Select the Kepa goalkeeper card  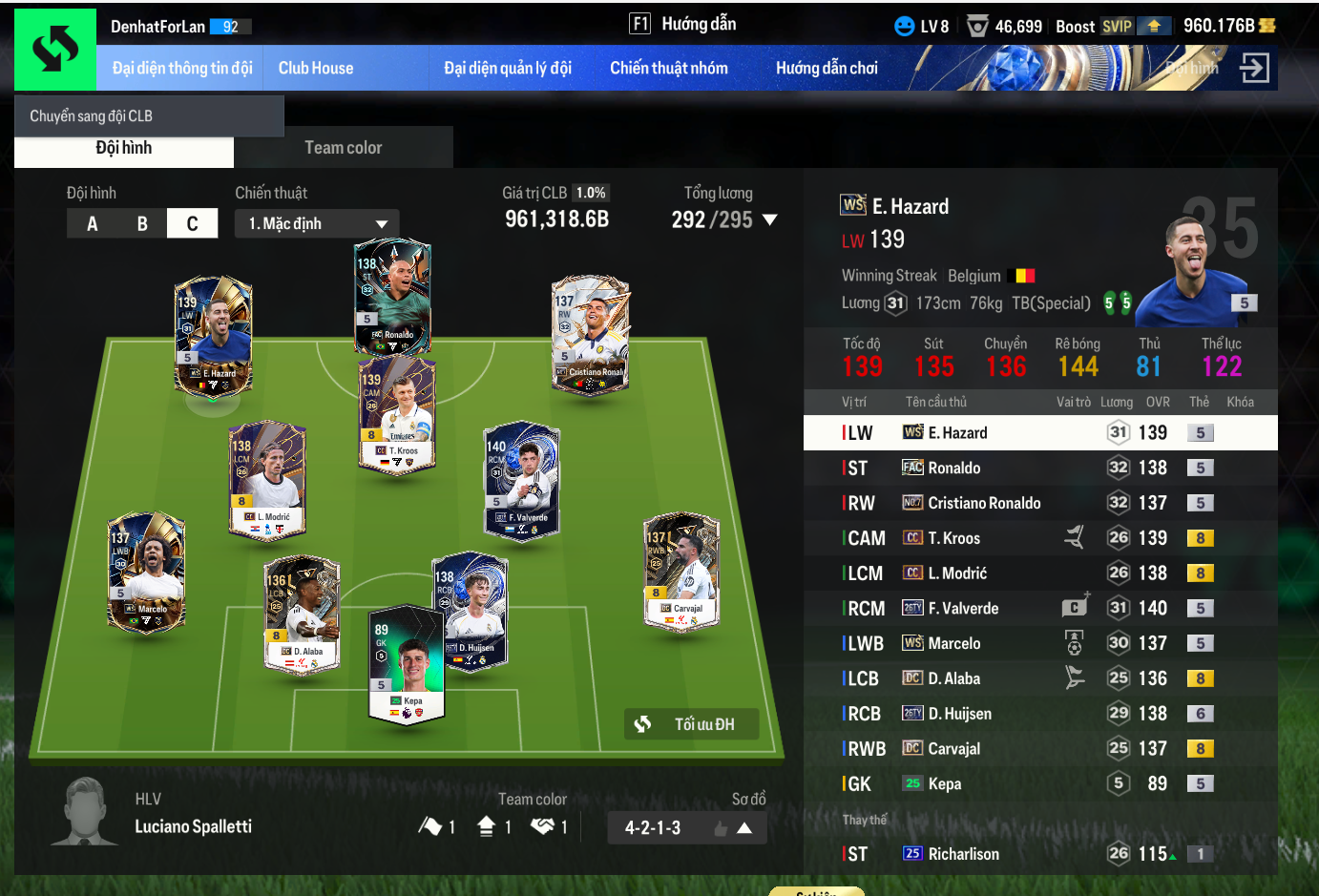coord(407,665)
